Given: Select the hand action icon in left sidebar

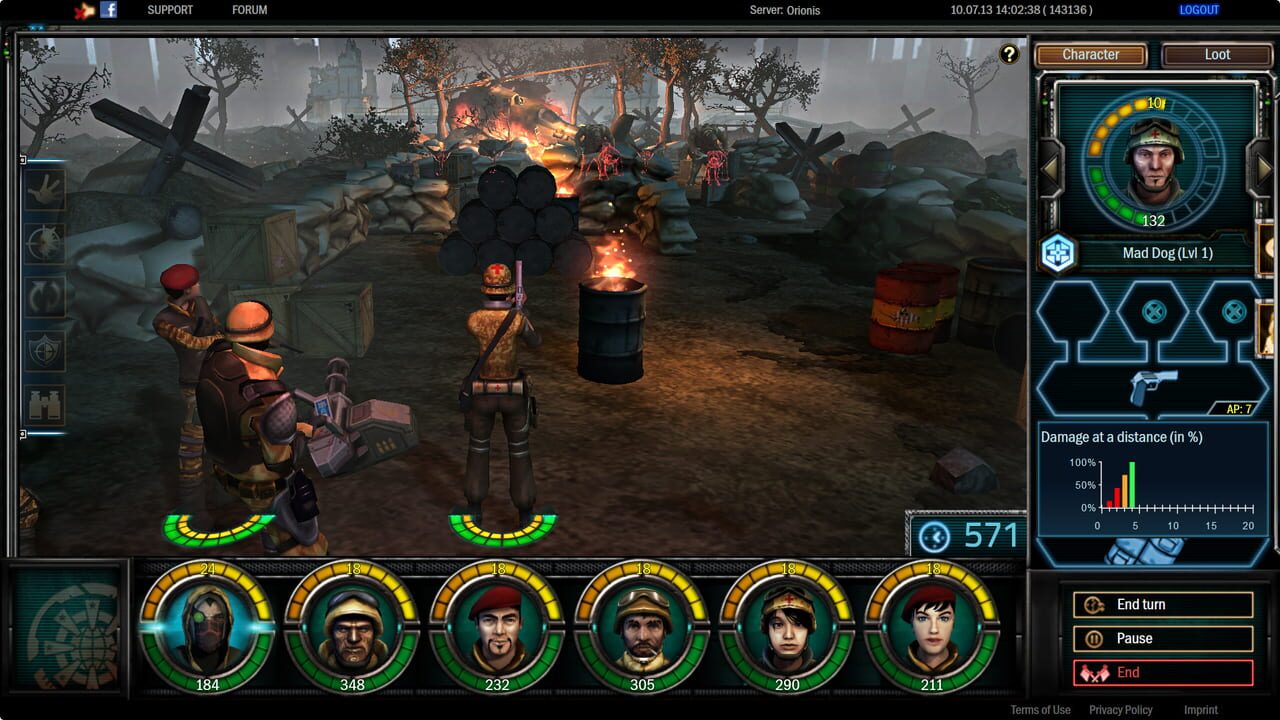Looking at the screenshot, I should [40, 190].
